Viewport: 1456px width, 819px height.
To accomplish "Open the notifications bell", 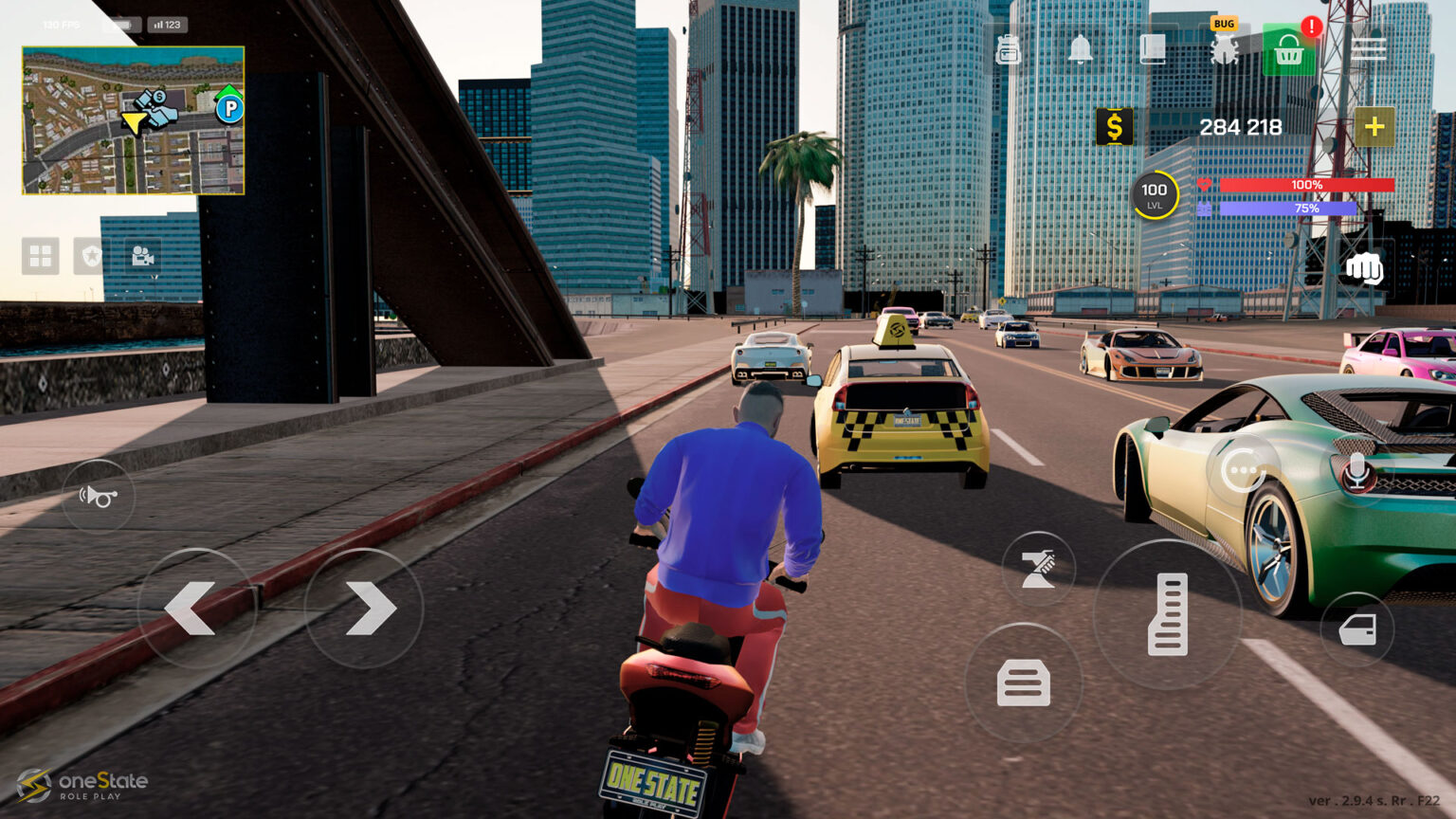I will click(1080, 49).
